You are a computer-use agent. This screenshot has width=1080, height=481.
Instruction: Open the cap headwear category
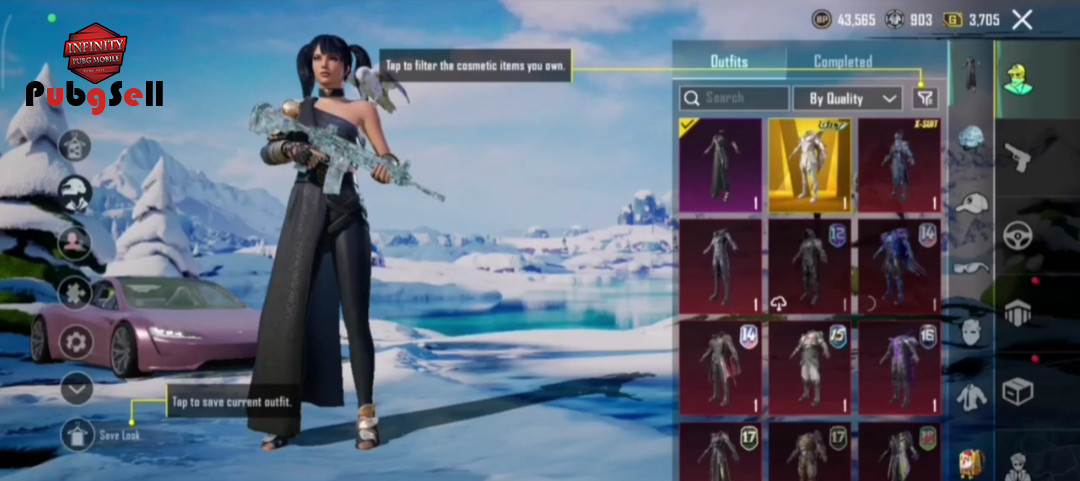tap(971, 203)
